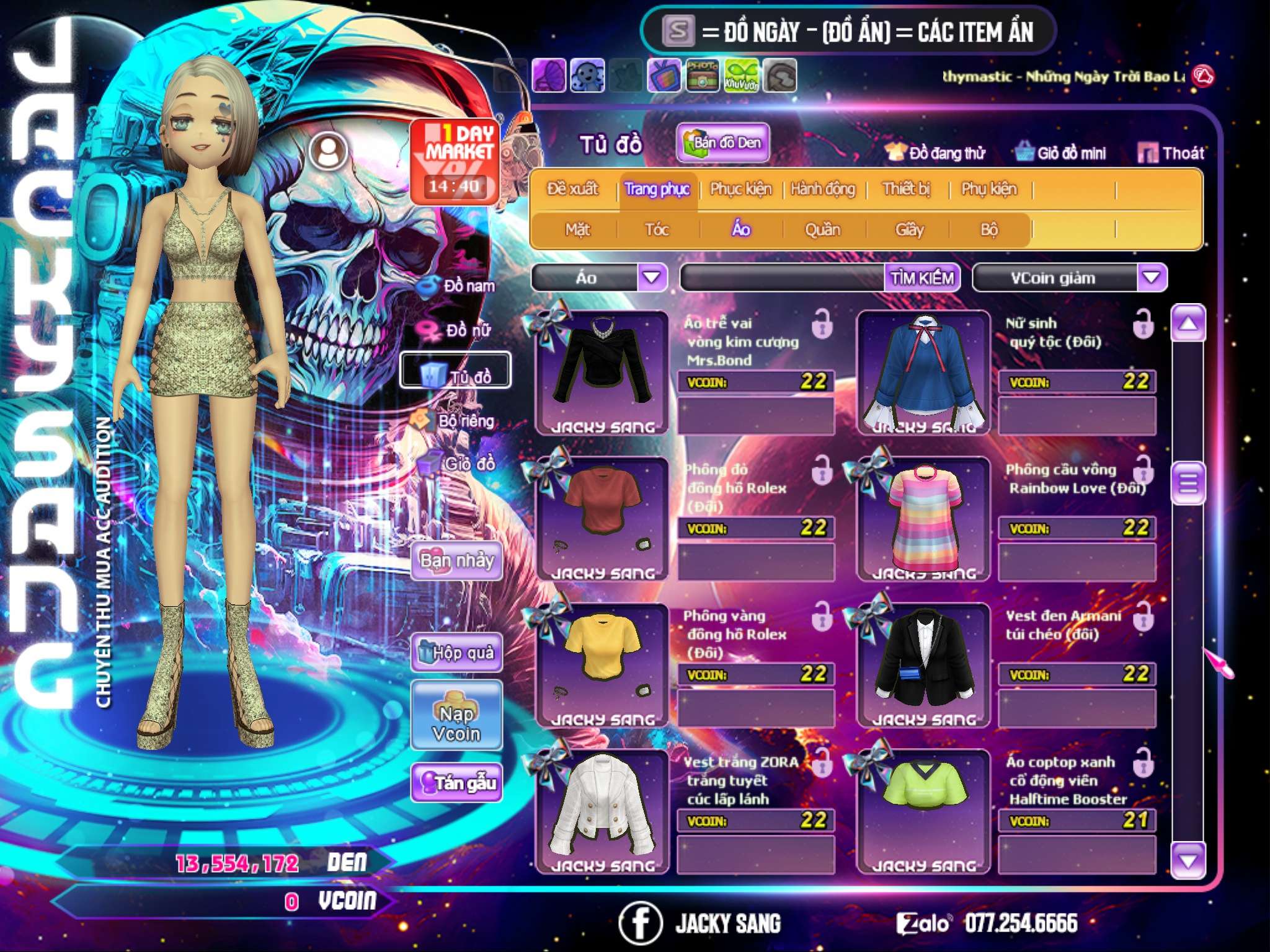
Task: Open Giỏ đồ mini cart
Action: pos(1060,153)
